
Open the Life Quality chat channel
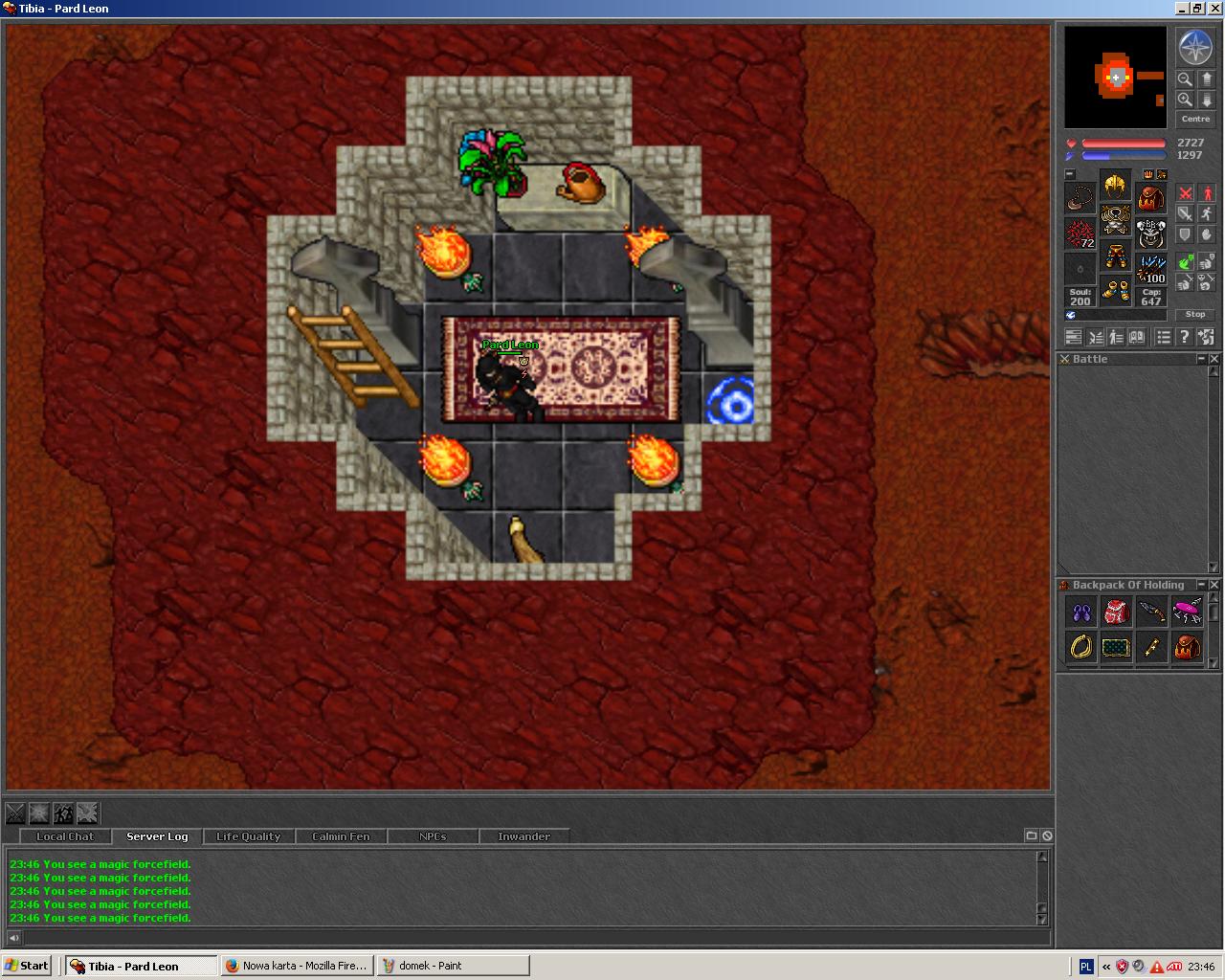tap(249, 836)
